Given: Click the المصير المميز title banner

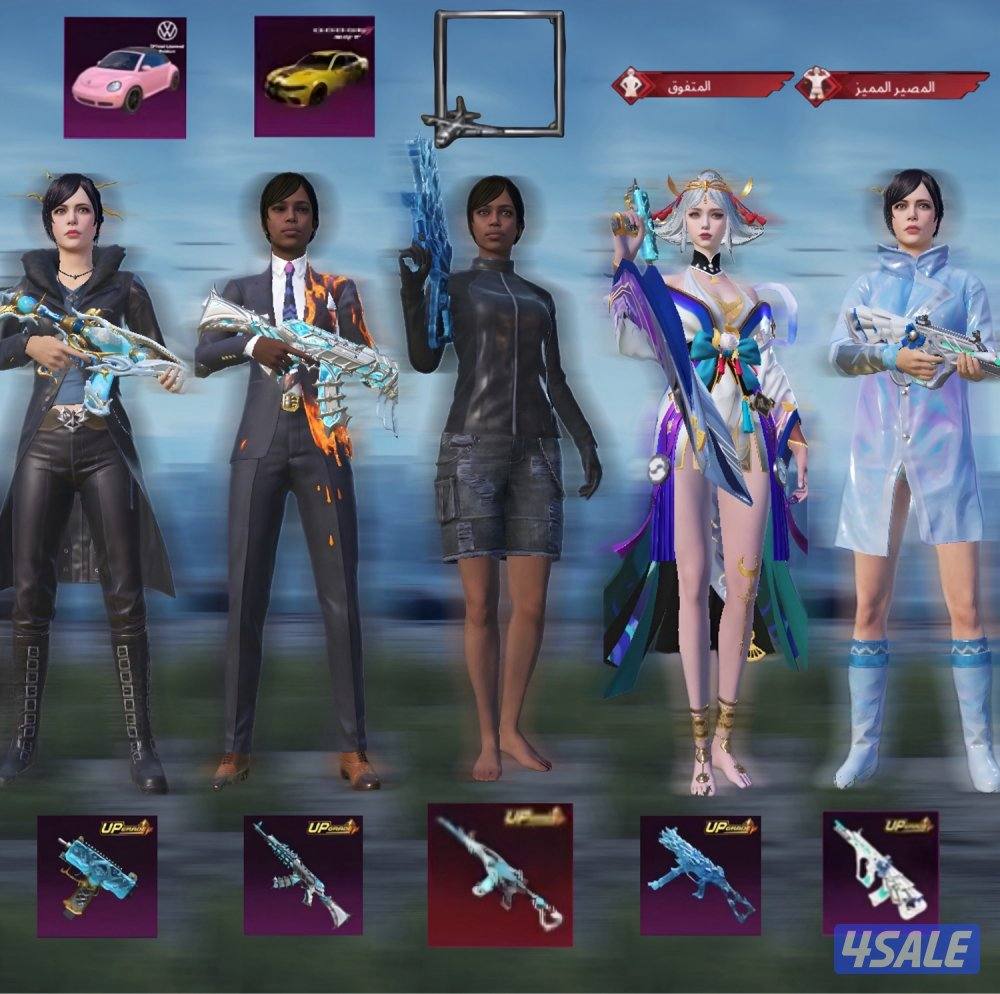Looking at the screenshot, I should [892, 88].
